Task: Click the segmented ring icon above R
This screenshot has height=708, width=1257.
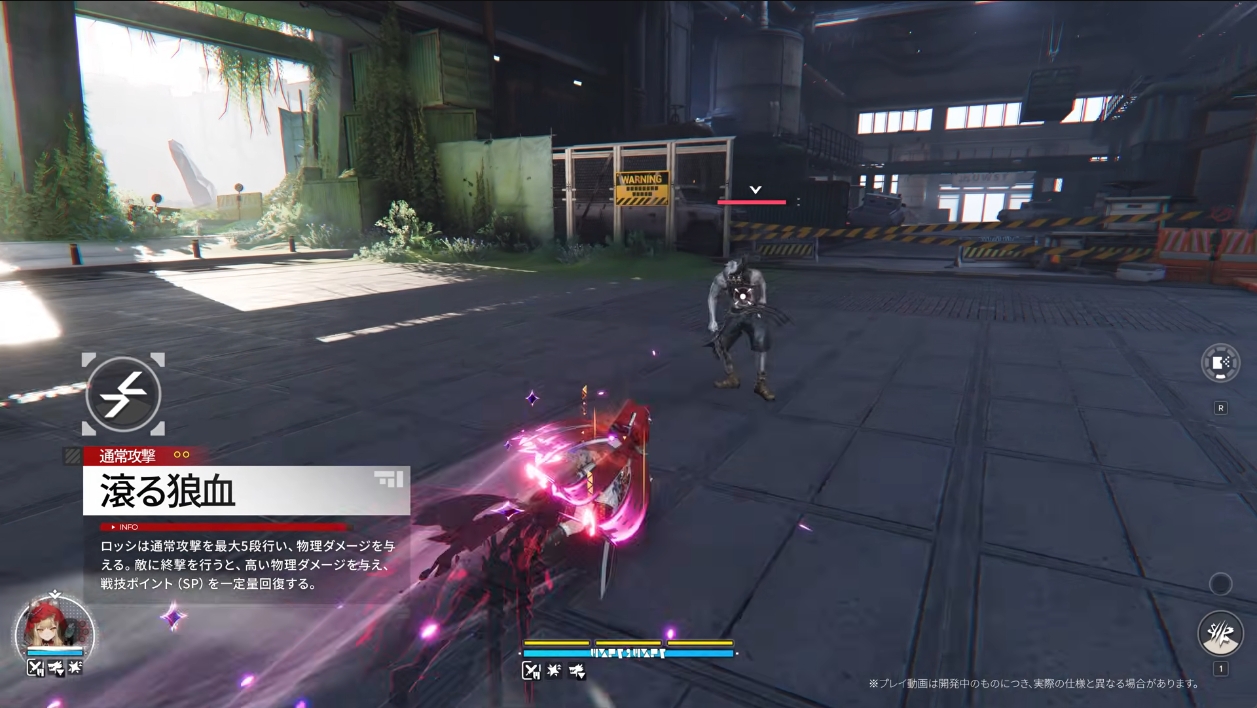Action: pos(1220,363)
